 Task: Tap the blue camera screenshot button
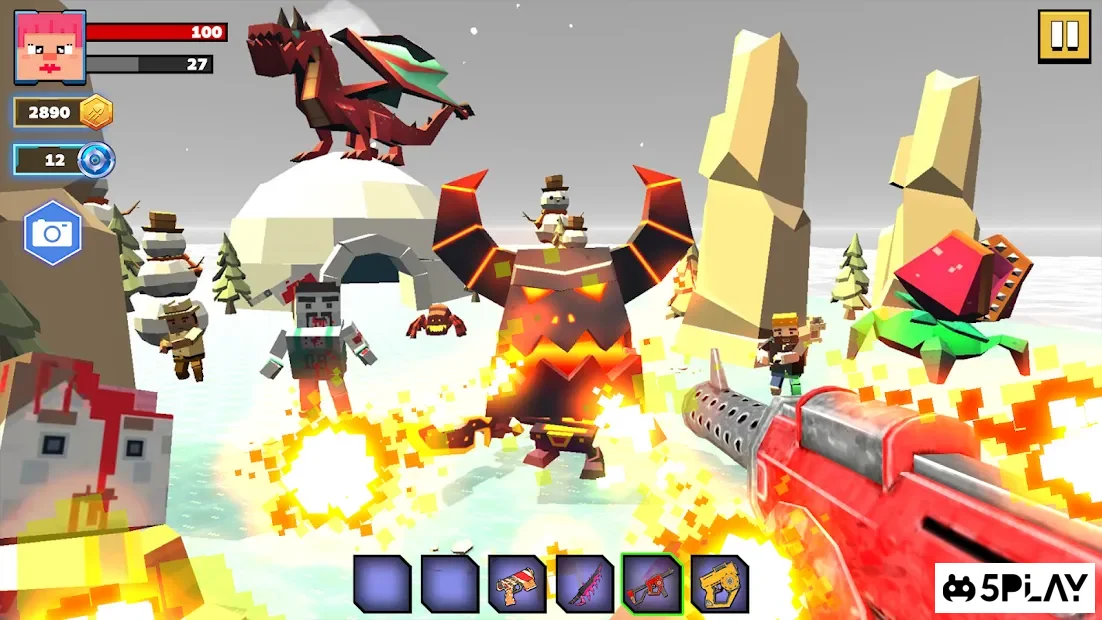click(52, 233)
